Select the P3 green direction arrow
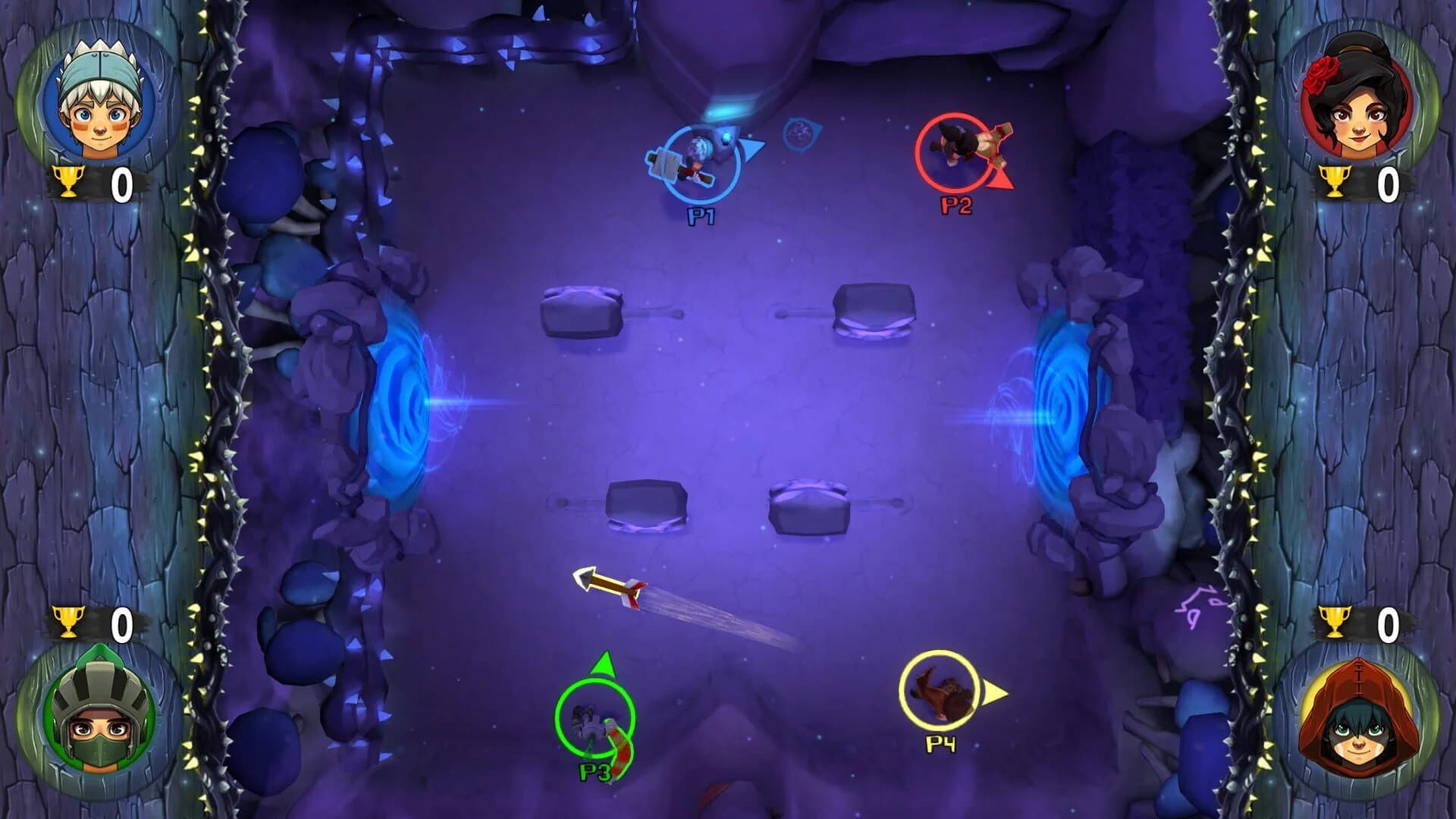This screenshot has width=1456, height=819. pos(604,664)
